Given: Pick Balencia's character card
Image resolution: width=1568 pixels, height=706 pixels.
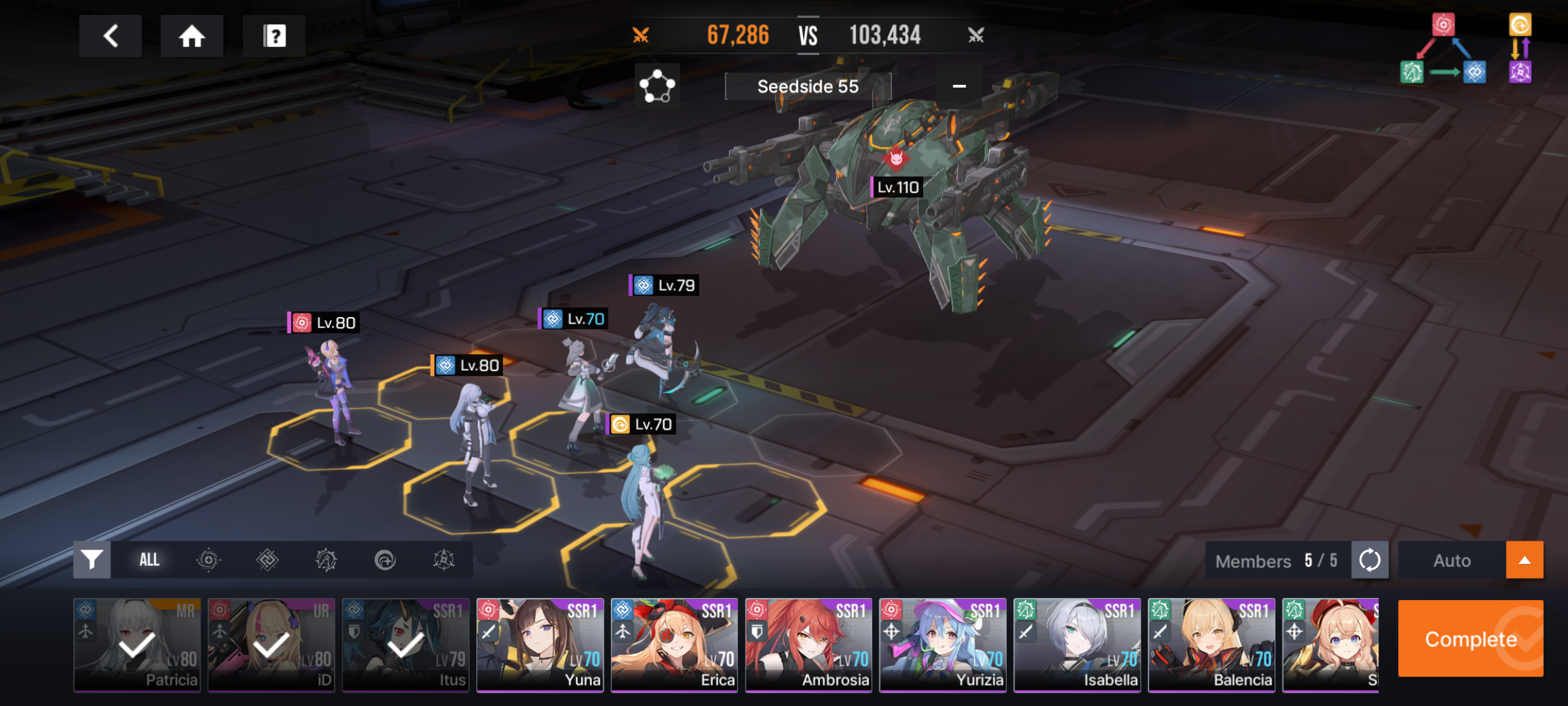Looking at the screenshot, I should click(1211, 645).
